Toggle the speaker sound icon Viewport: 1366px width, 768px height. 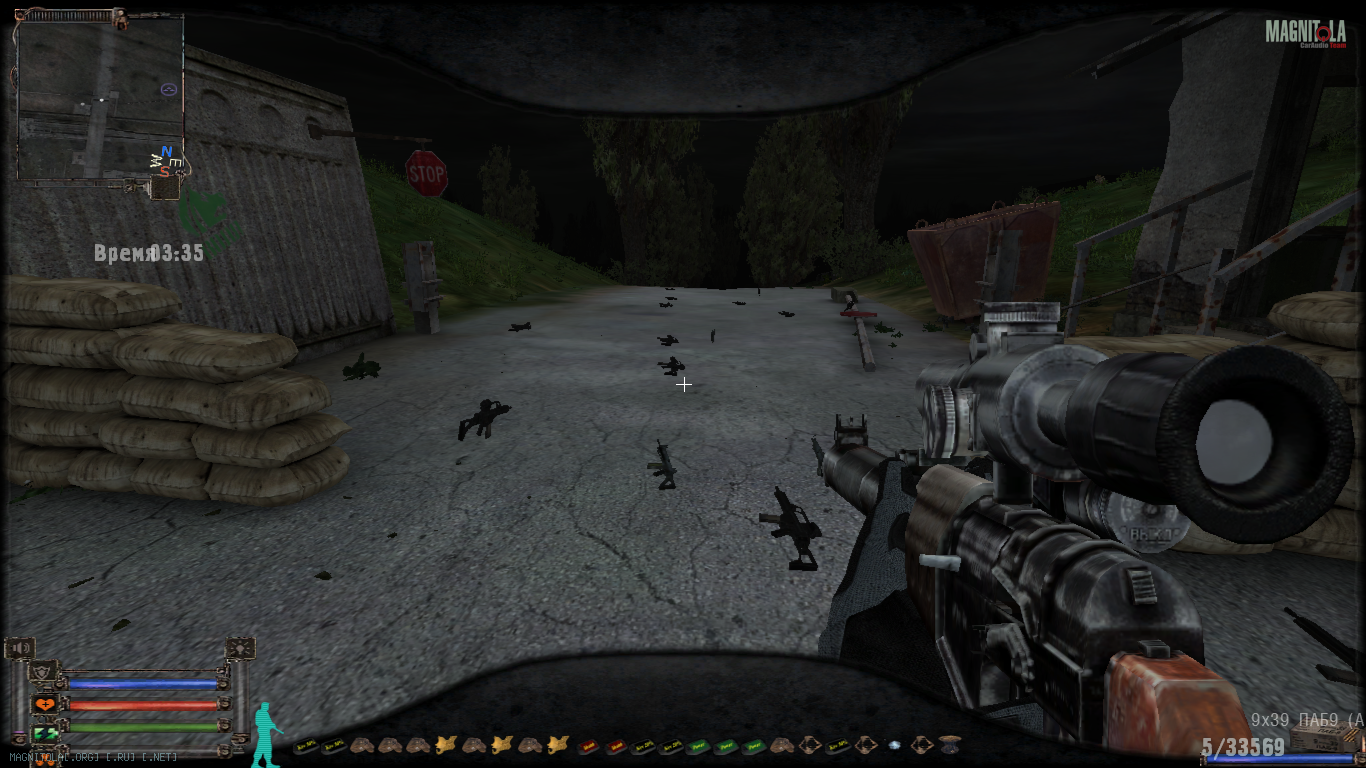coord(20,649)
